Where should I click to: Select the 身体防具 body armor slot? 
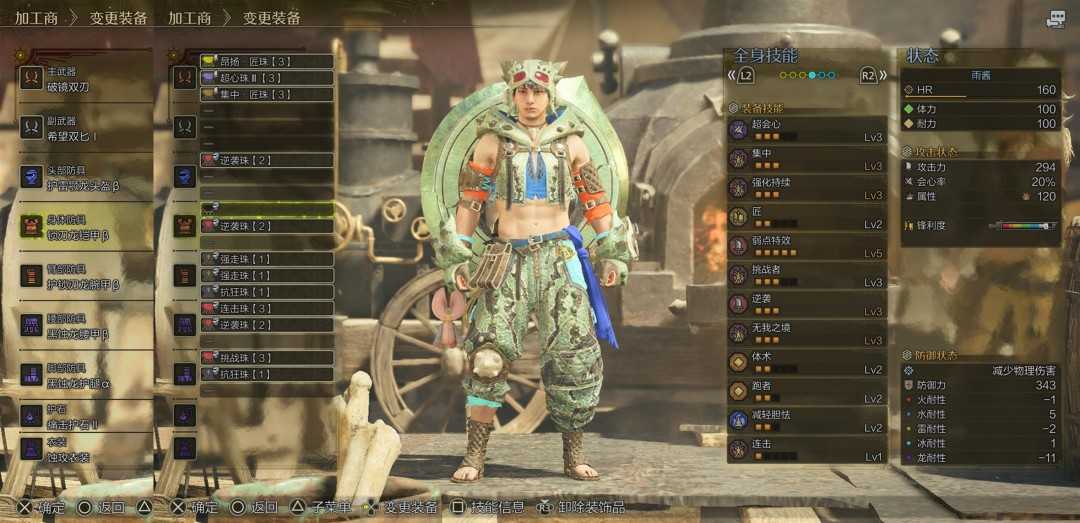coord(85,226)
